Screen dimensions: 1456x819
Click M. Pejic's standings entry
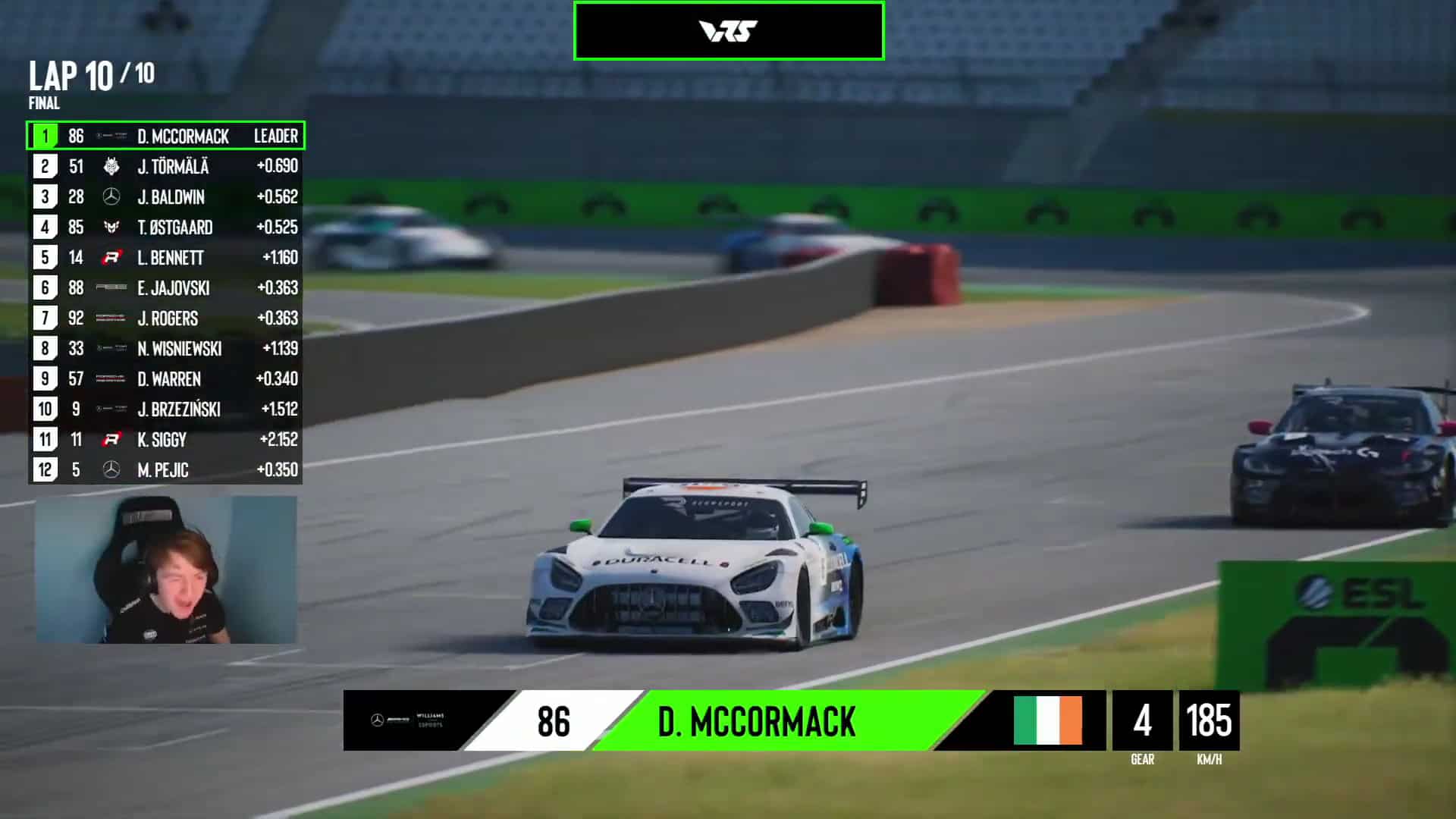pos(166,470)
